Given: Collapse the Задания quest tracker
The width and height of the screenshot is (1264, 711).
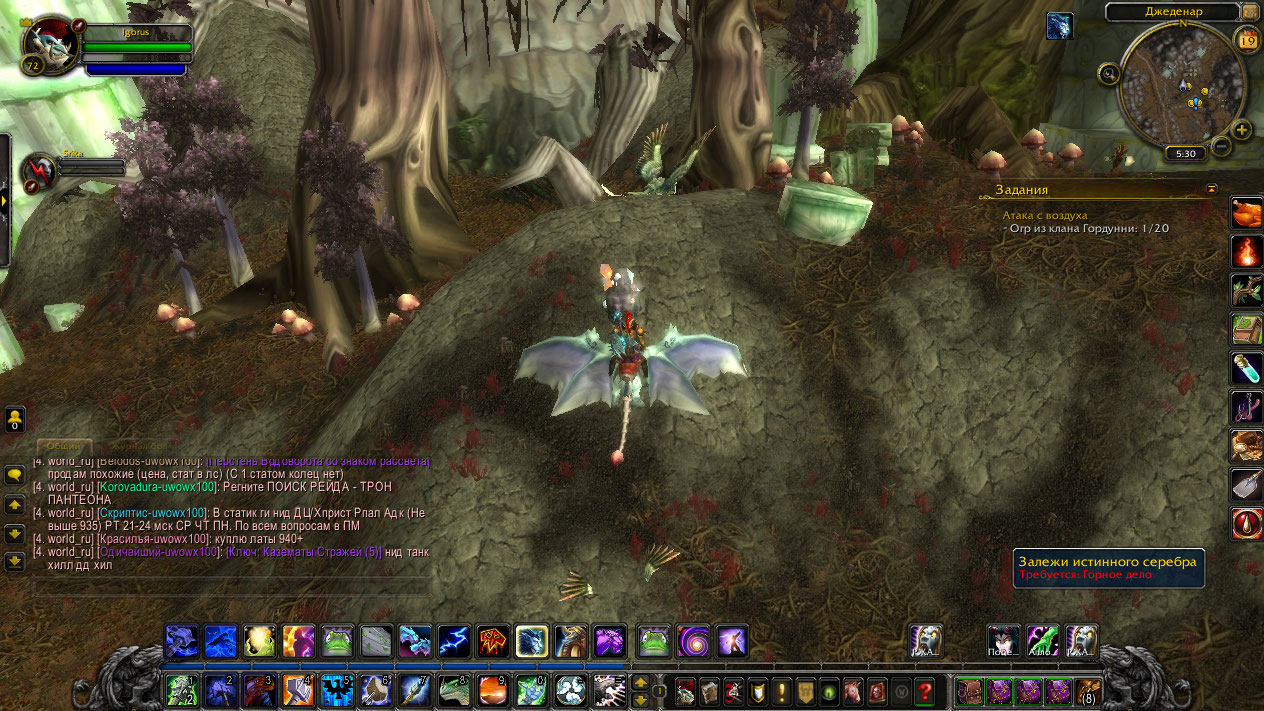Looking at the screenshot, I should click(1212, 188).
